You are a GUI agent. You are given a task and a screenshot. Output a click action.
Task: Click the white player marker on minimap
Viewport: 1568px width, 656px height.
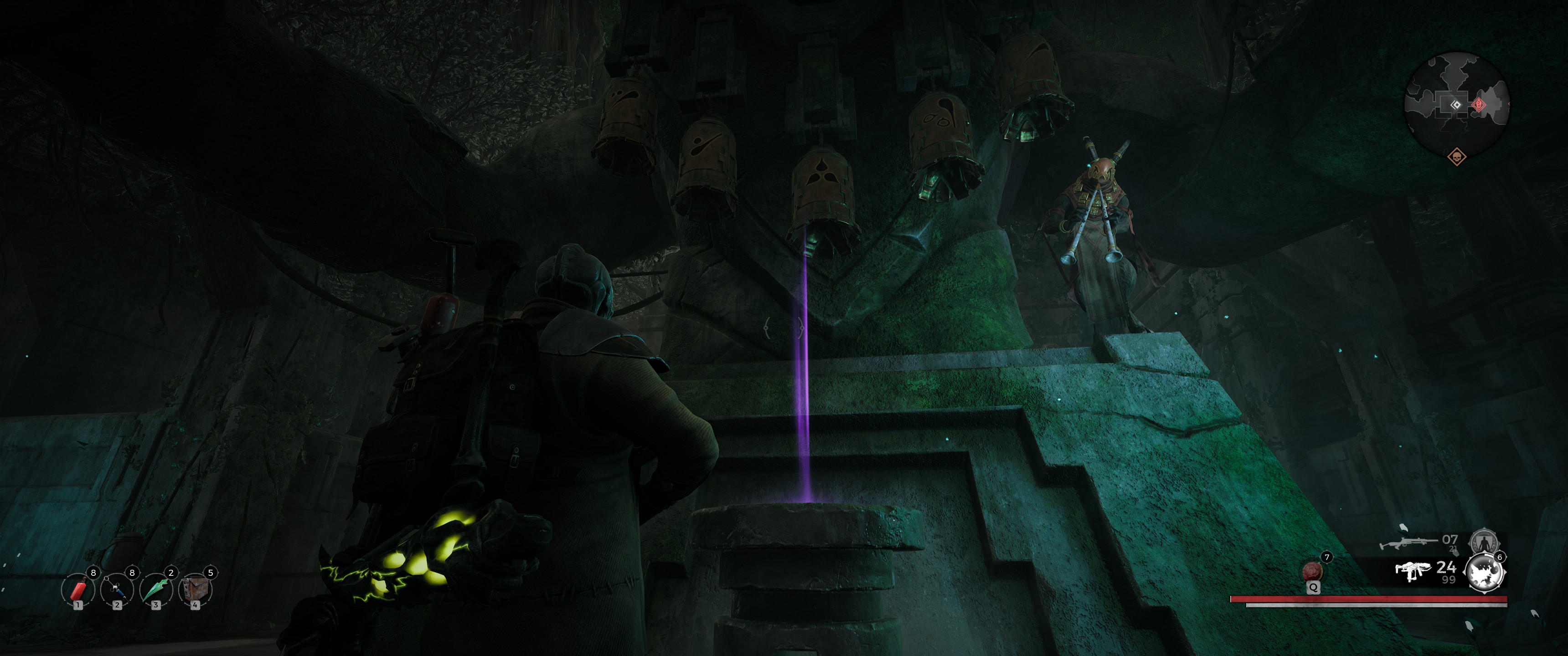pos(1455,105)
